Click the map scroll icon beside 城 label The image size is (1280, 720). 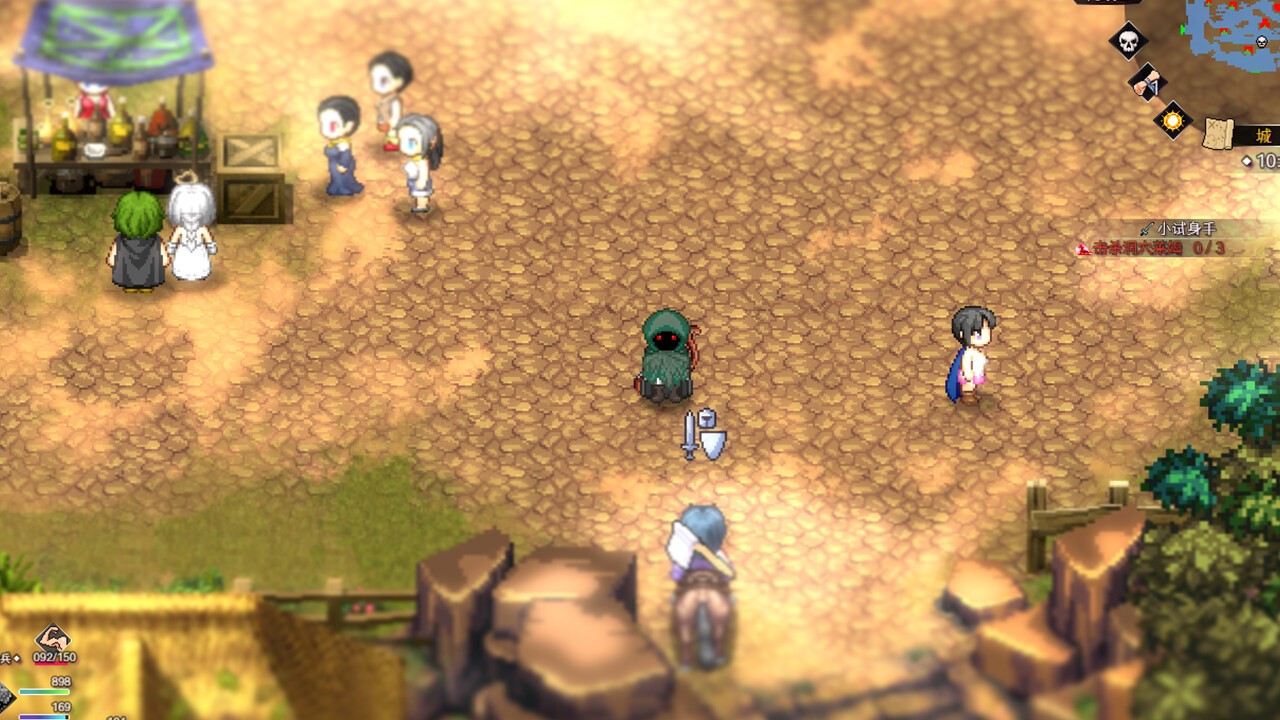(x=1218, y=133)
